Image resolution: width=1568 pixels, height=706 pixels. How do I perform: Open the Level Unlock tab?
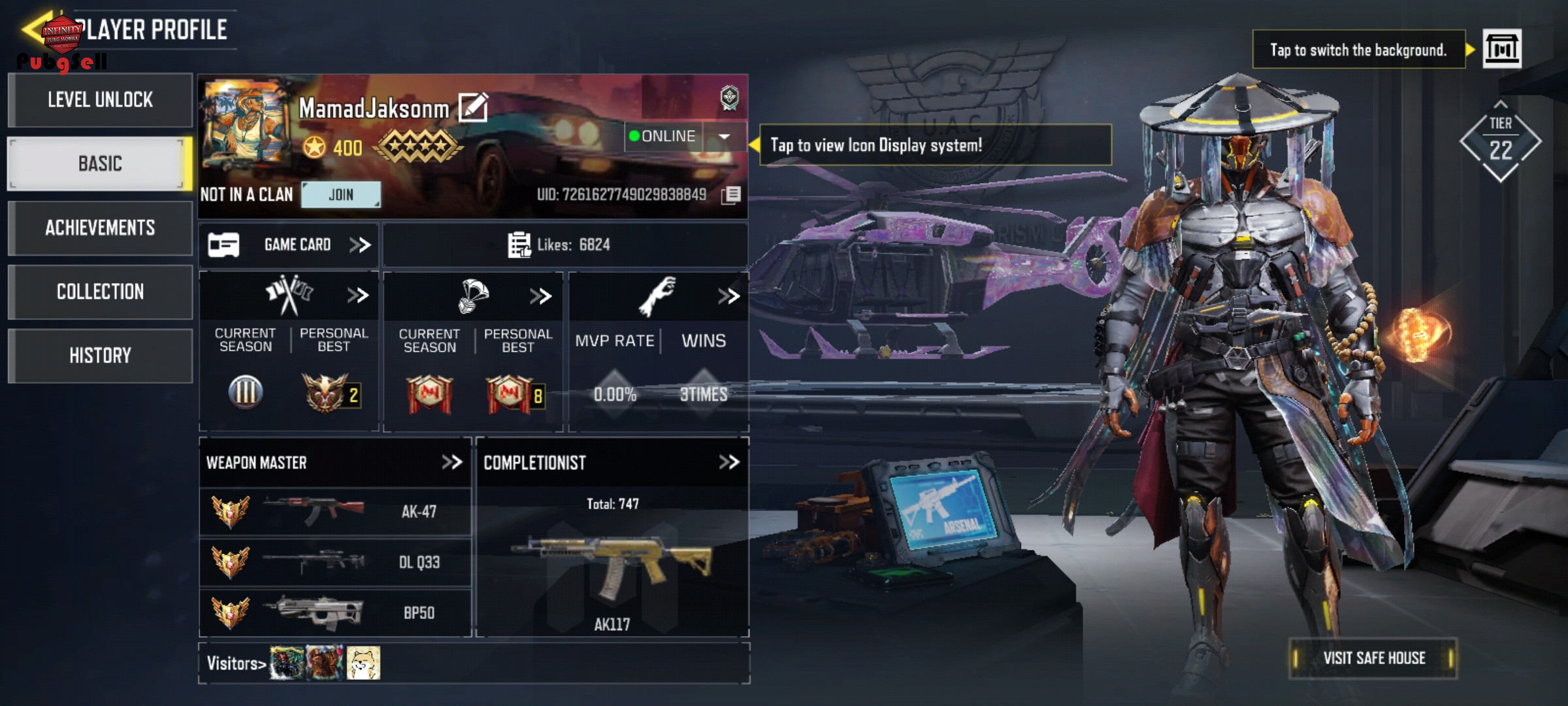click(100, 100)
